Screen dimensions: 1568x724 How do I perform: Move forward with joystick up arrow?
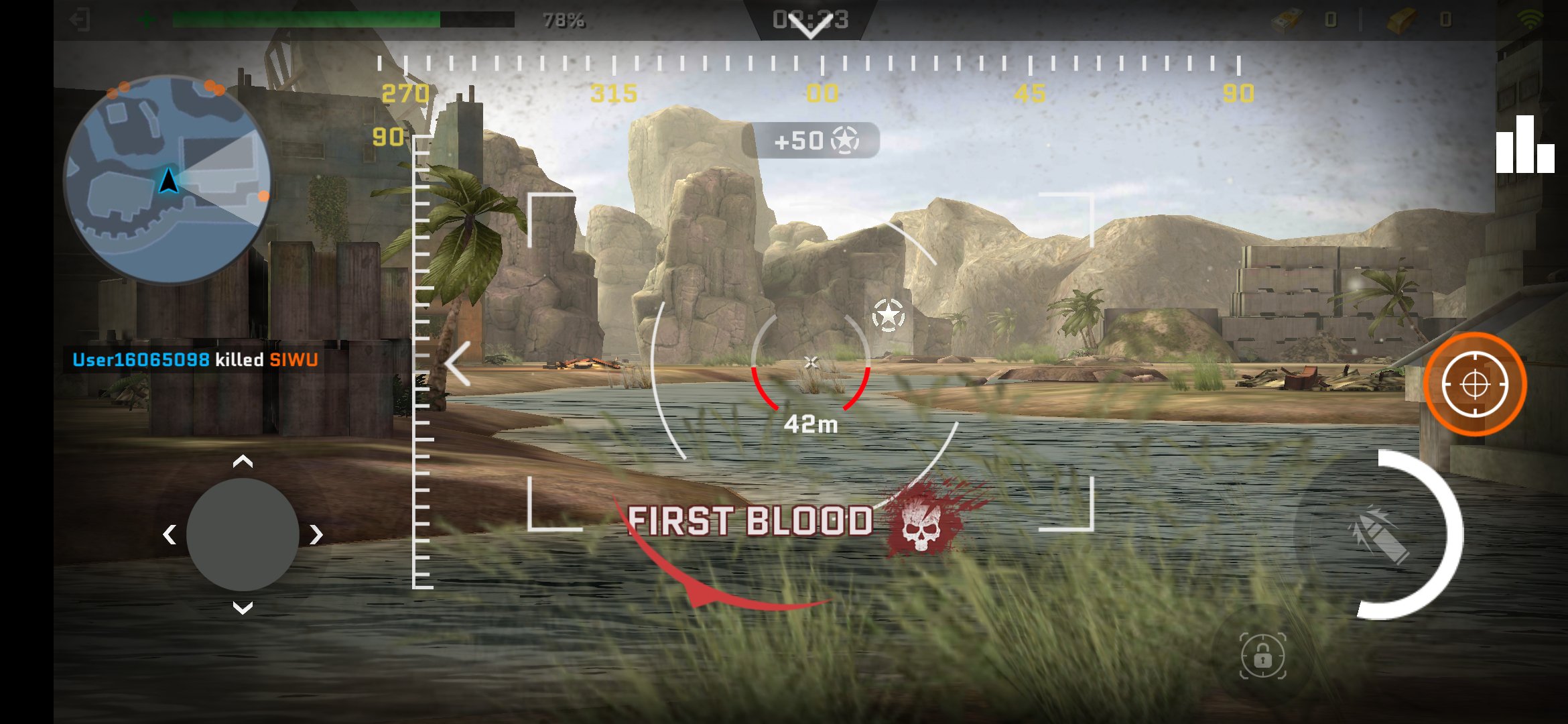tap(243, 461)
